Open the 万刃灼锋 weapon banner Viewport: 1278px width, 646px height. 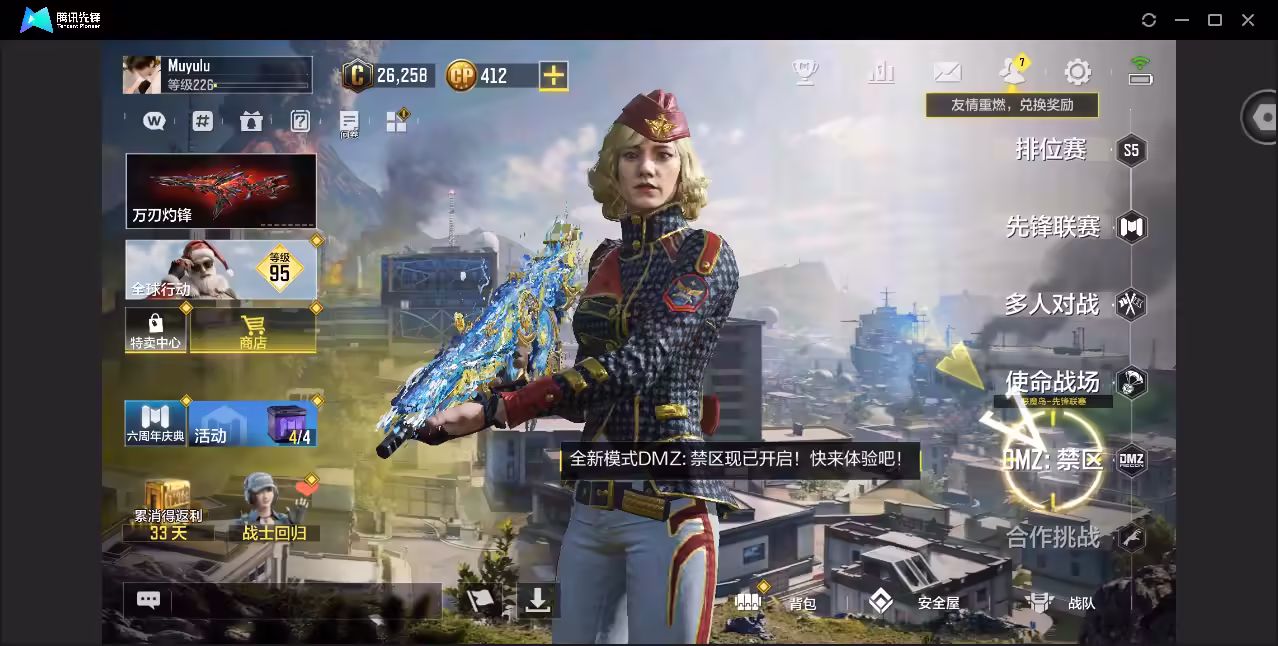pyautogui.click(x=221, y=190)
